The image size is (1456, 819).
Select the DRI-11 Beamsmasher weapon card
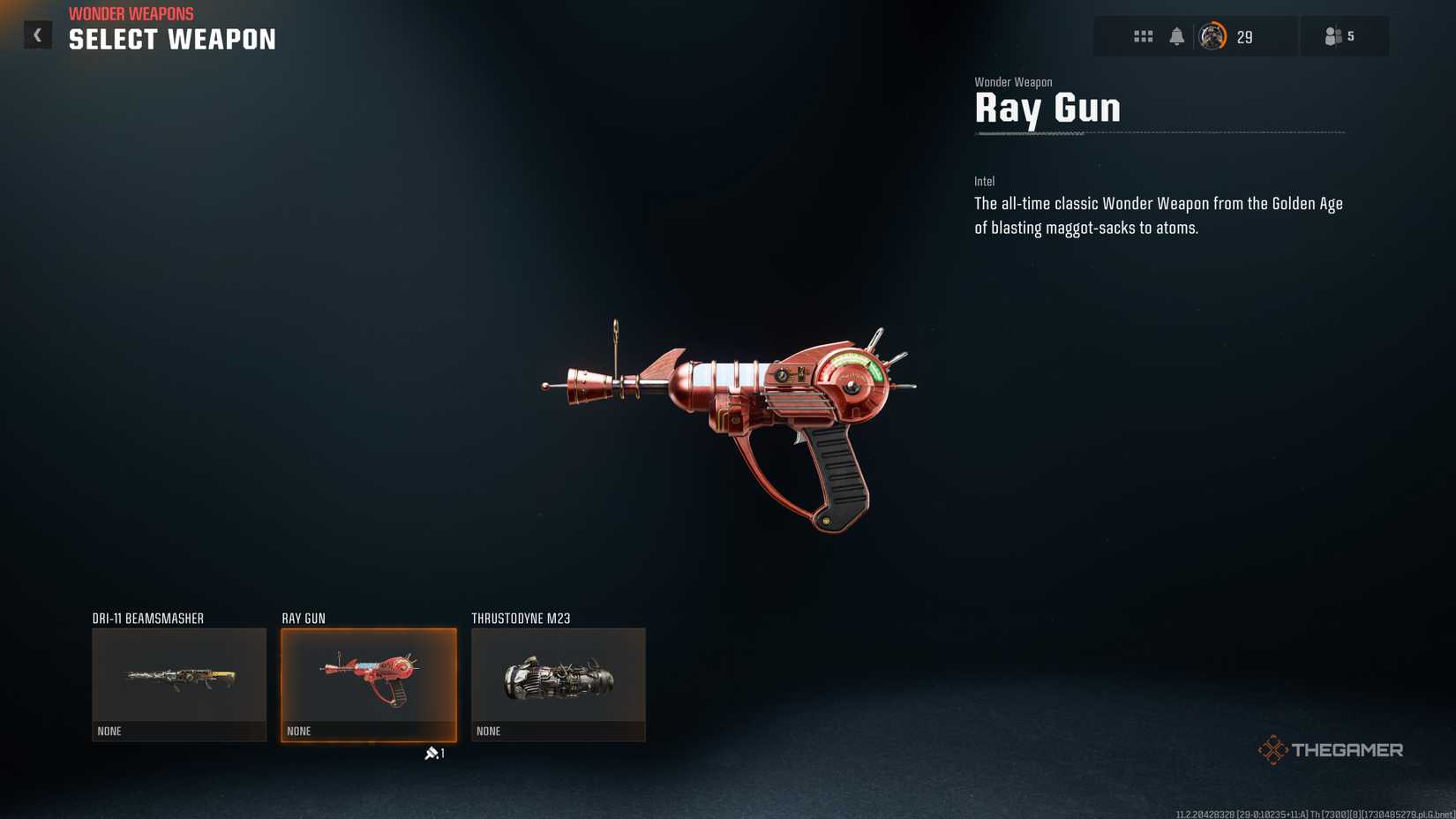[x=178, y=684]
